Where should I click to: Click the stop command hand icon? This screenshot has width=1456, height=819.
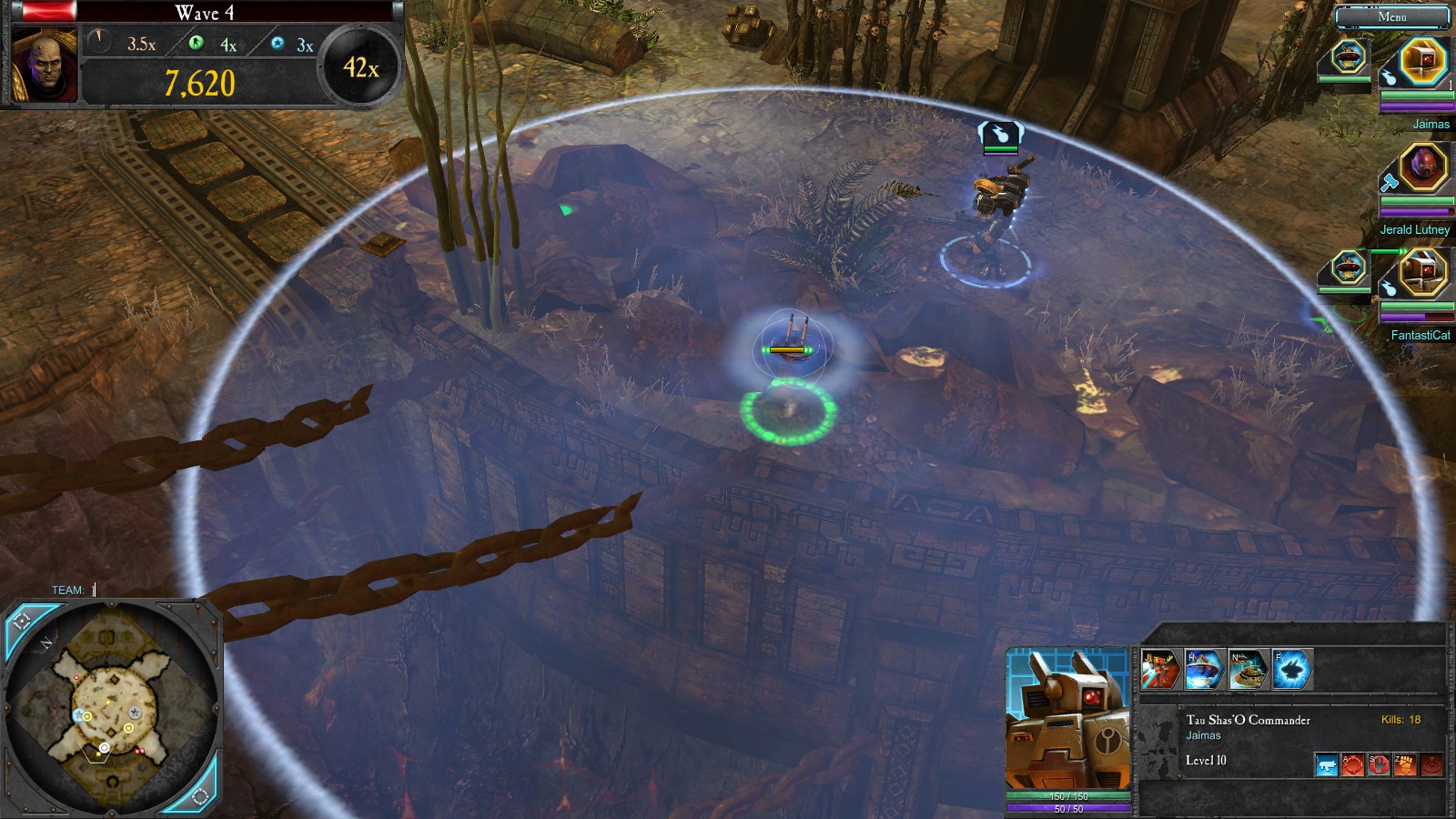pos(1380,764)
